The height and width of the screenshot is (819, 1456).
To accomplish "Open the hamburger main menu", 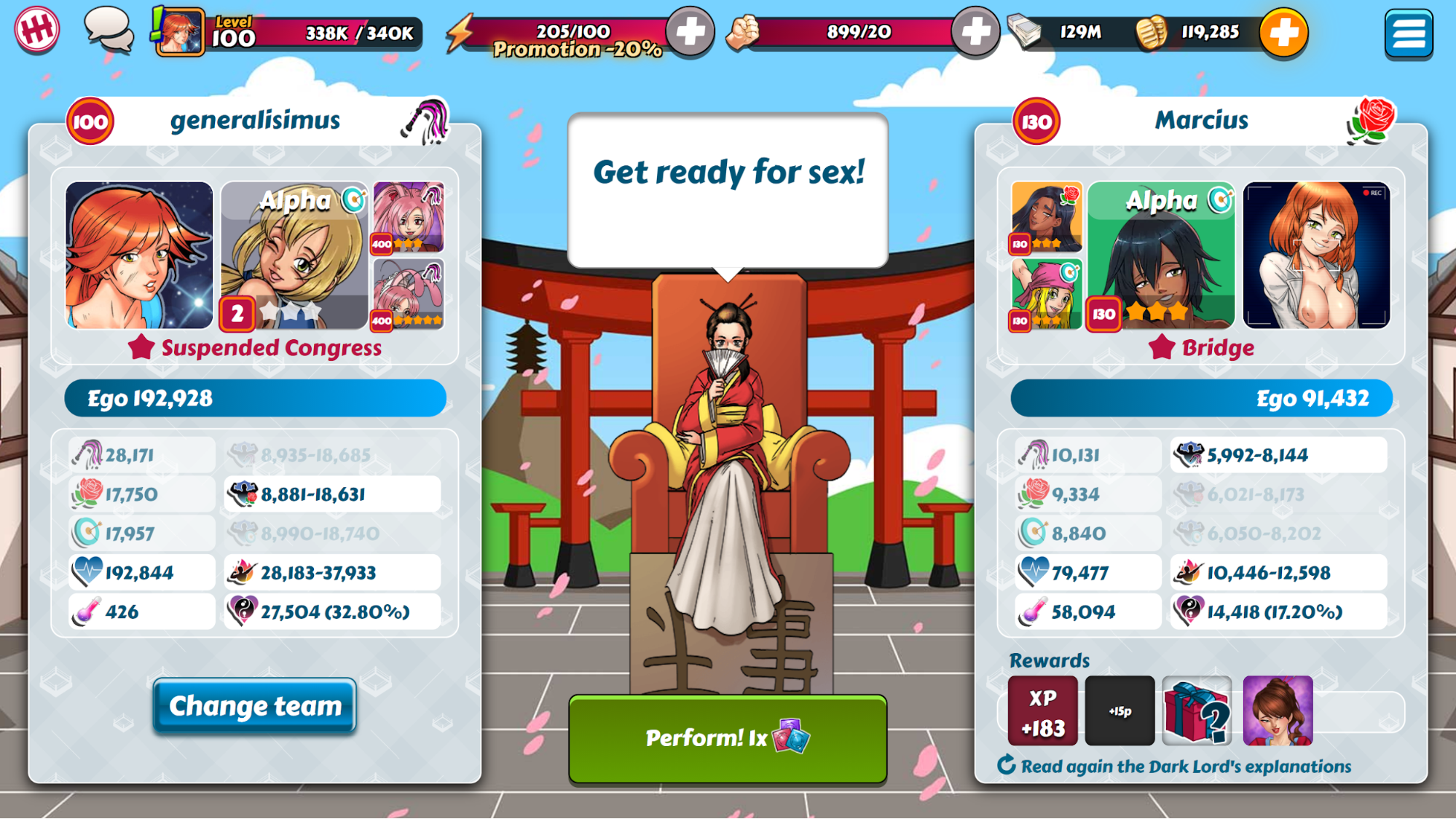I will point(1408,33).
